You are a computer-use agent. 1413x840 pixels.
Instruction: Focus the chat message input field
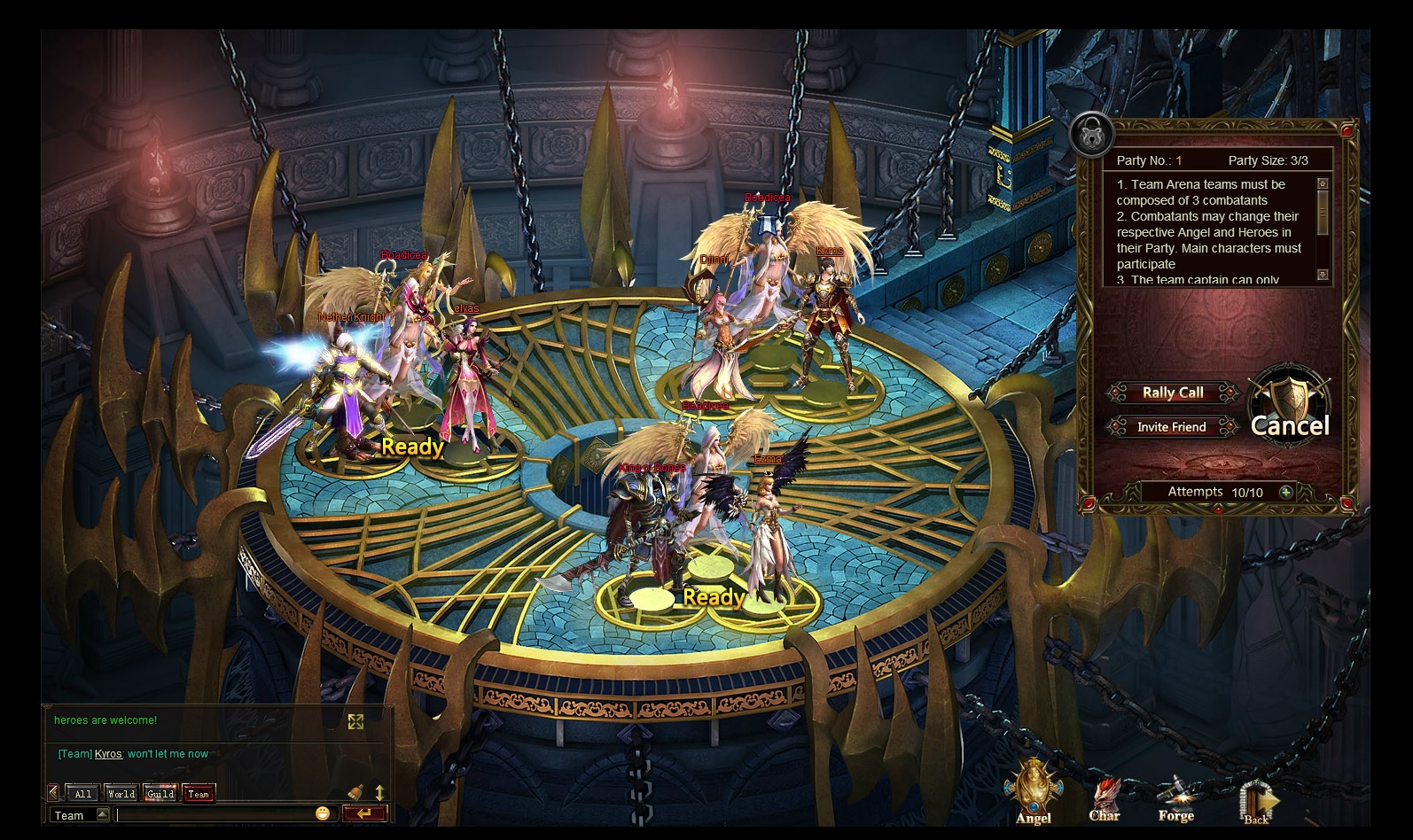click(213, 814)
